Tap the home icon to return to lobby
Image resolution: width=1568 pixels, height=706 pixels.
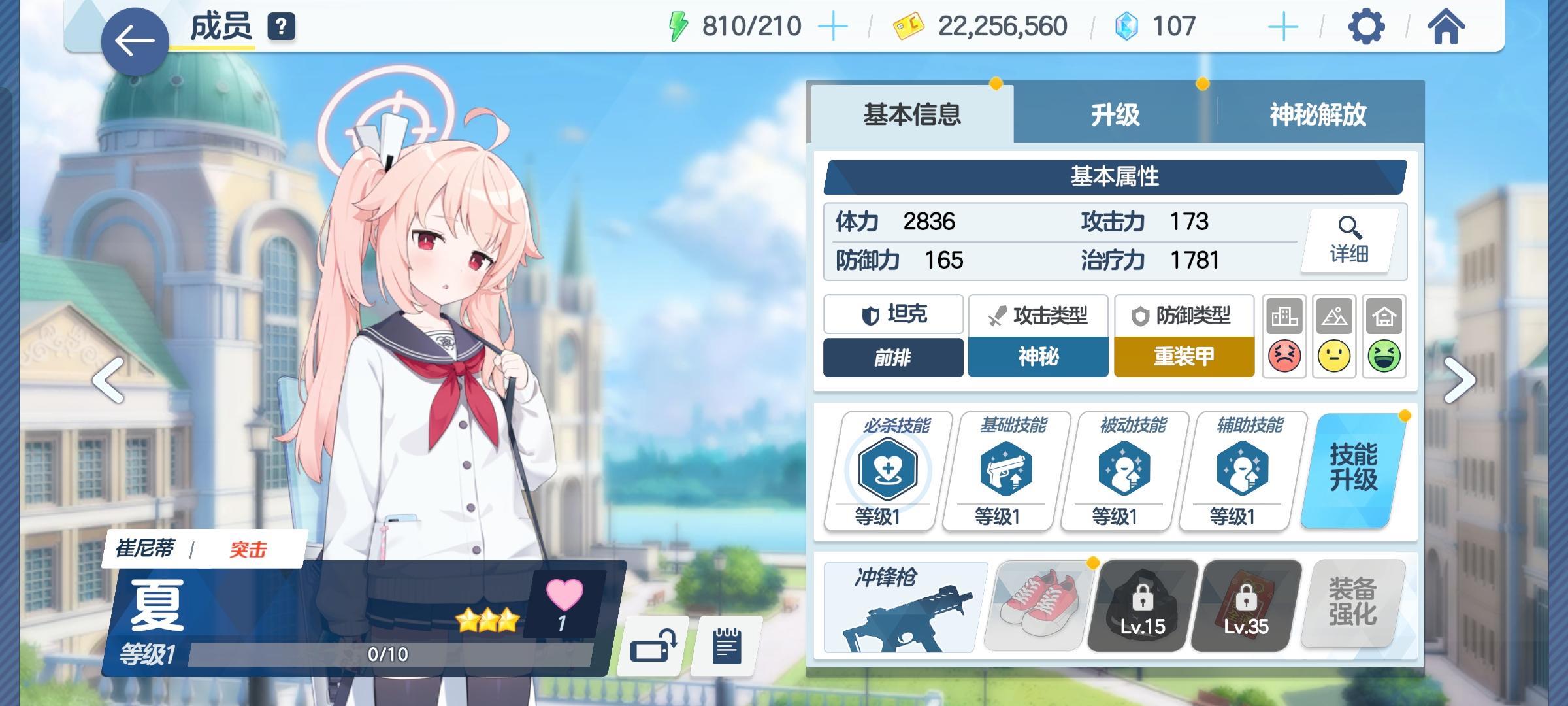click(1446, 26)
